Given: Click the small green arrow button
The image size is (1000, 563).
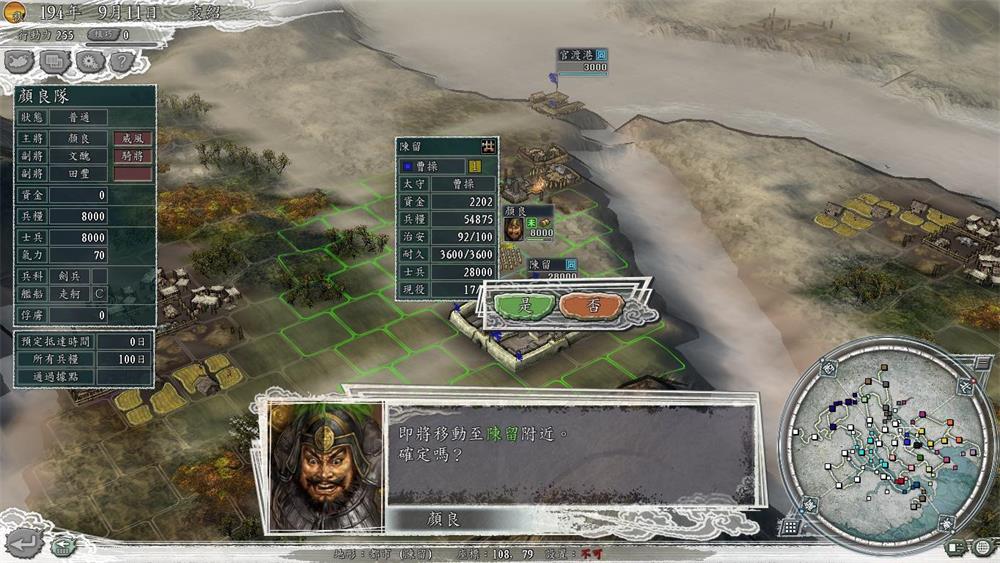Looking at the screenshot, I should pos(63,546).
